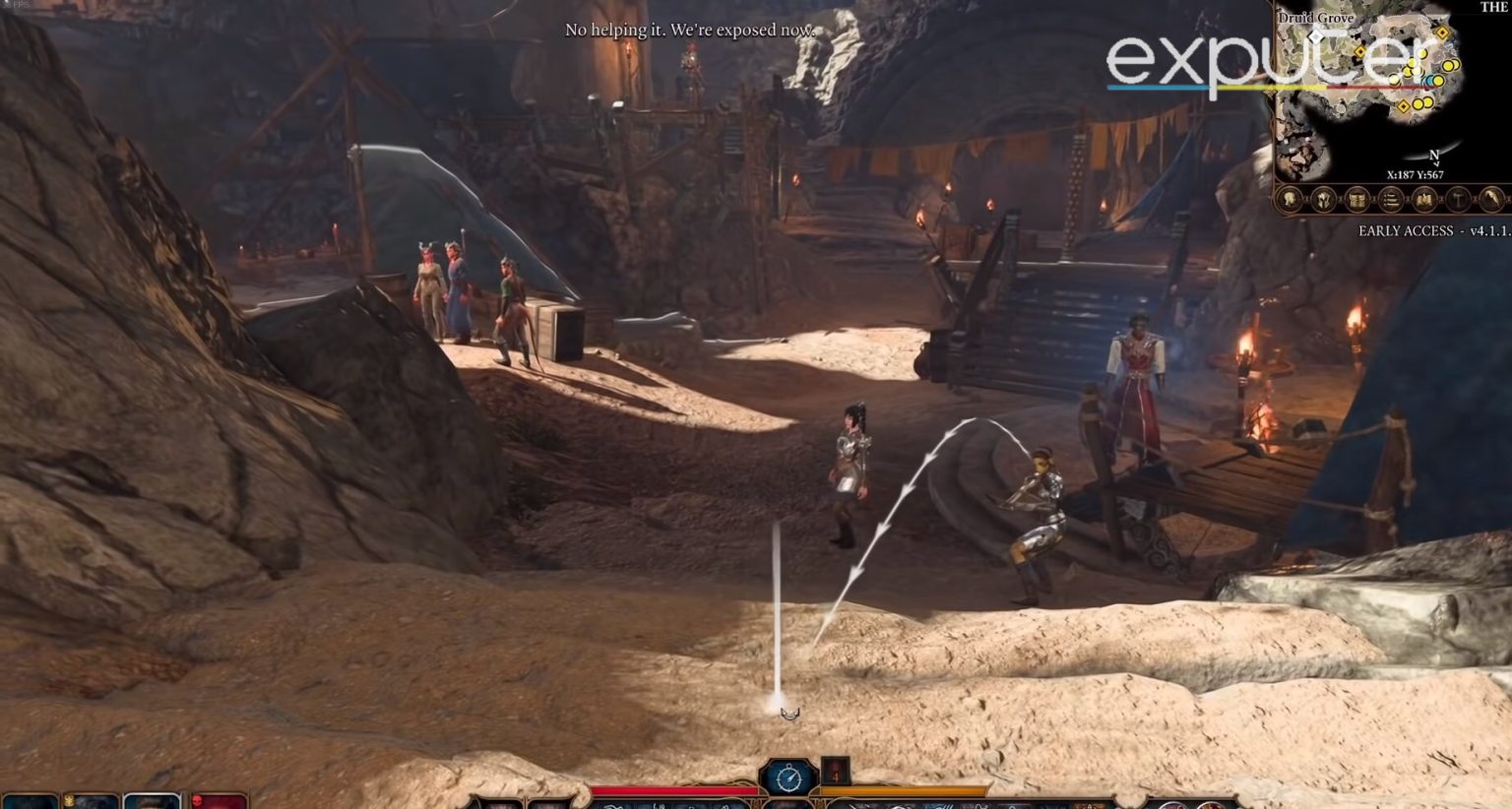Toggle turn-based mode clock button

787,778
